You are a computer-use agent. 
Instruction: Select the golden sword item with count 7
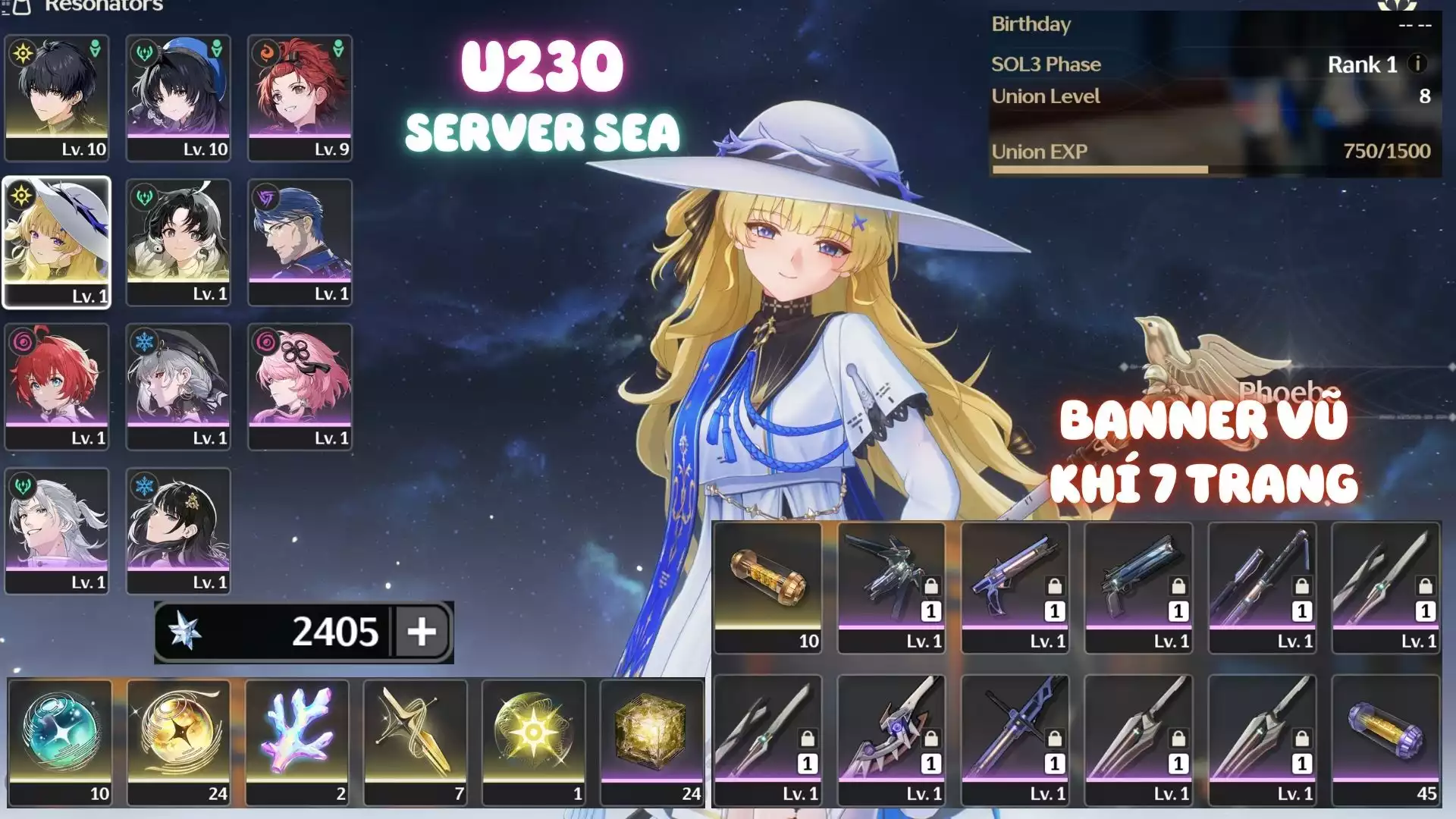(415, 741)
